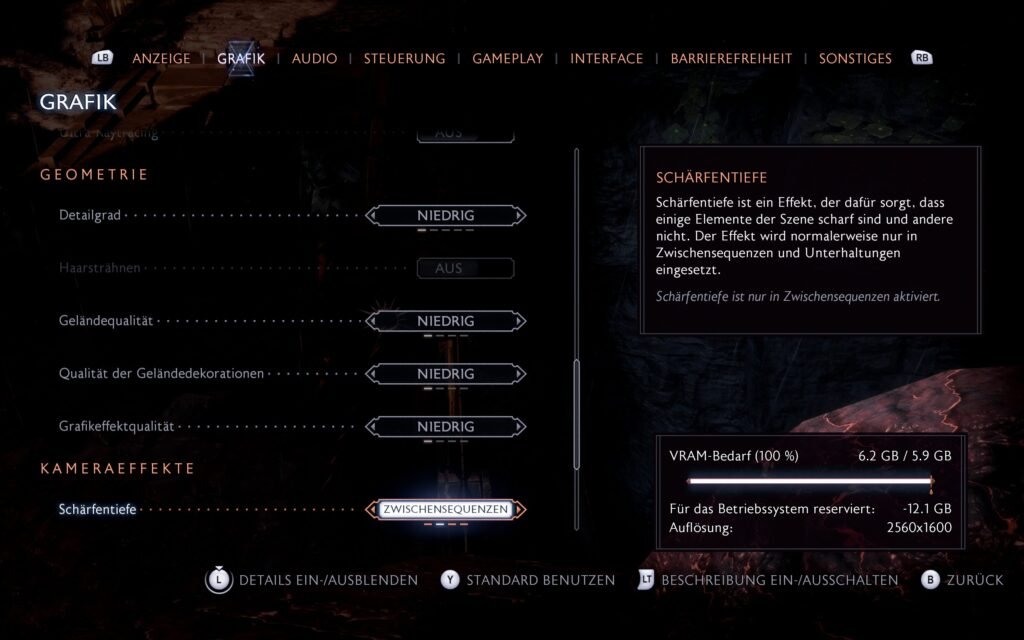Select the Steuerung tab
This screenshot has height=640, width=1024.
click(x=404, y=58)
